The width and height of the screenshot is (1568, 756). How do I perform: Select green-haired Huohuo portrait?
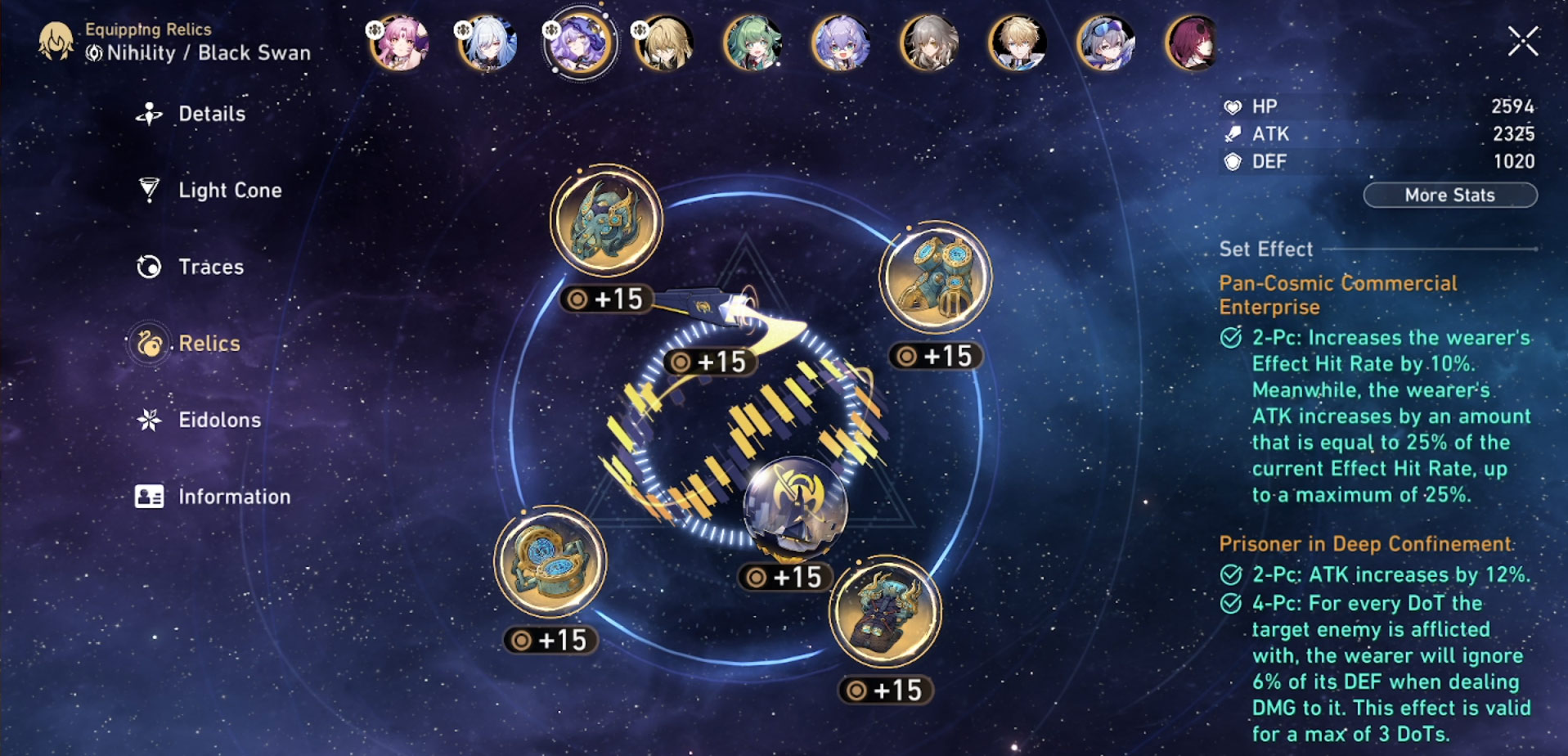753,43
